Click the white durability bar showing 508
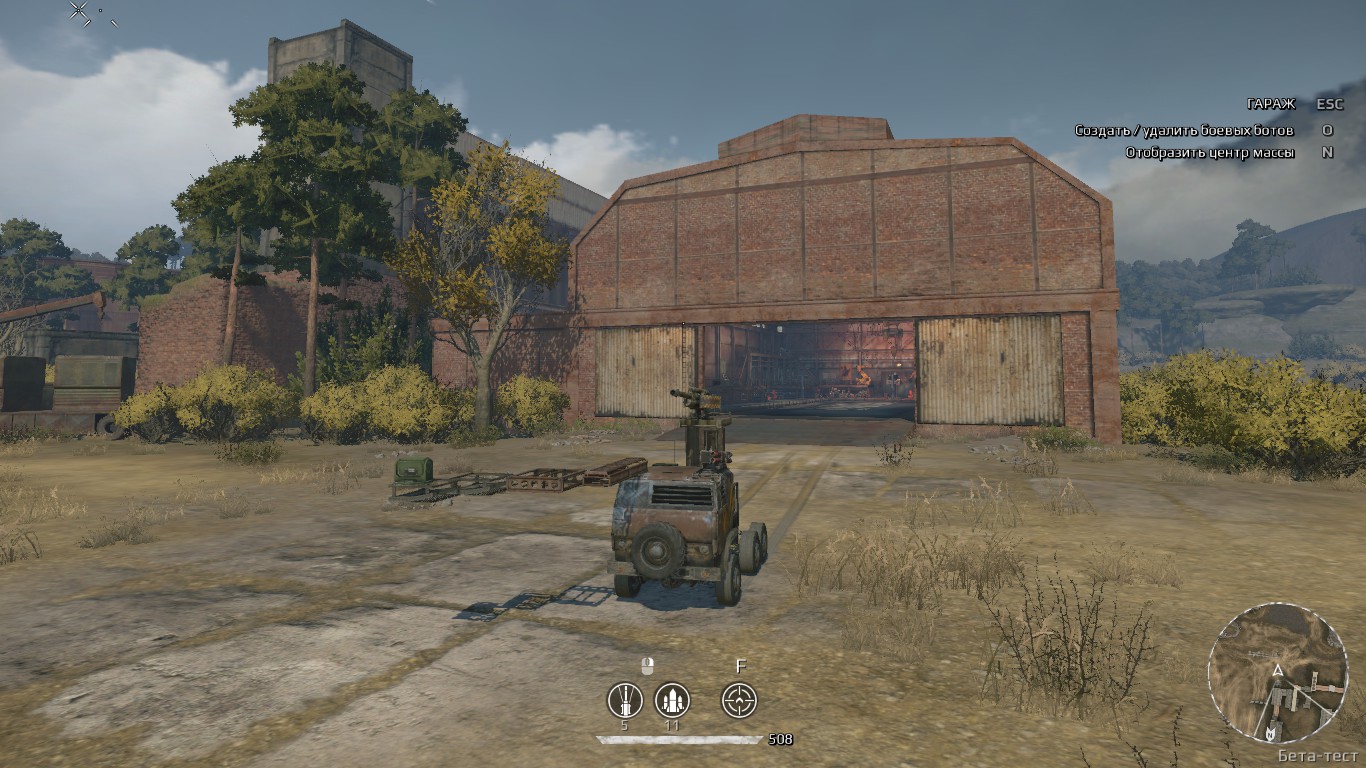Screen dimensions: 1366x768 pyautogui.click(x=680, y=739)
